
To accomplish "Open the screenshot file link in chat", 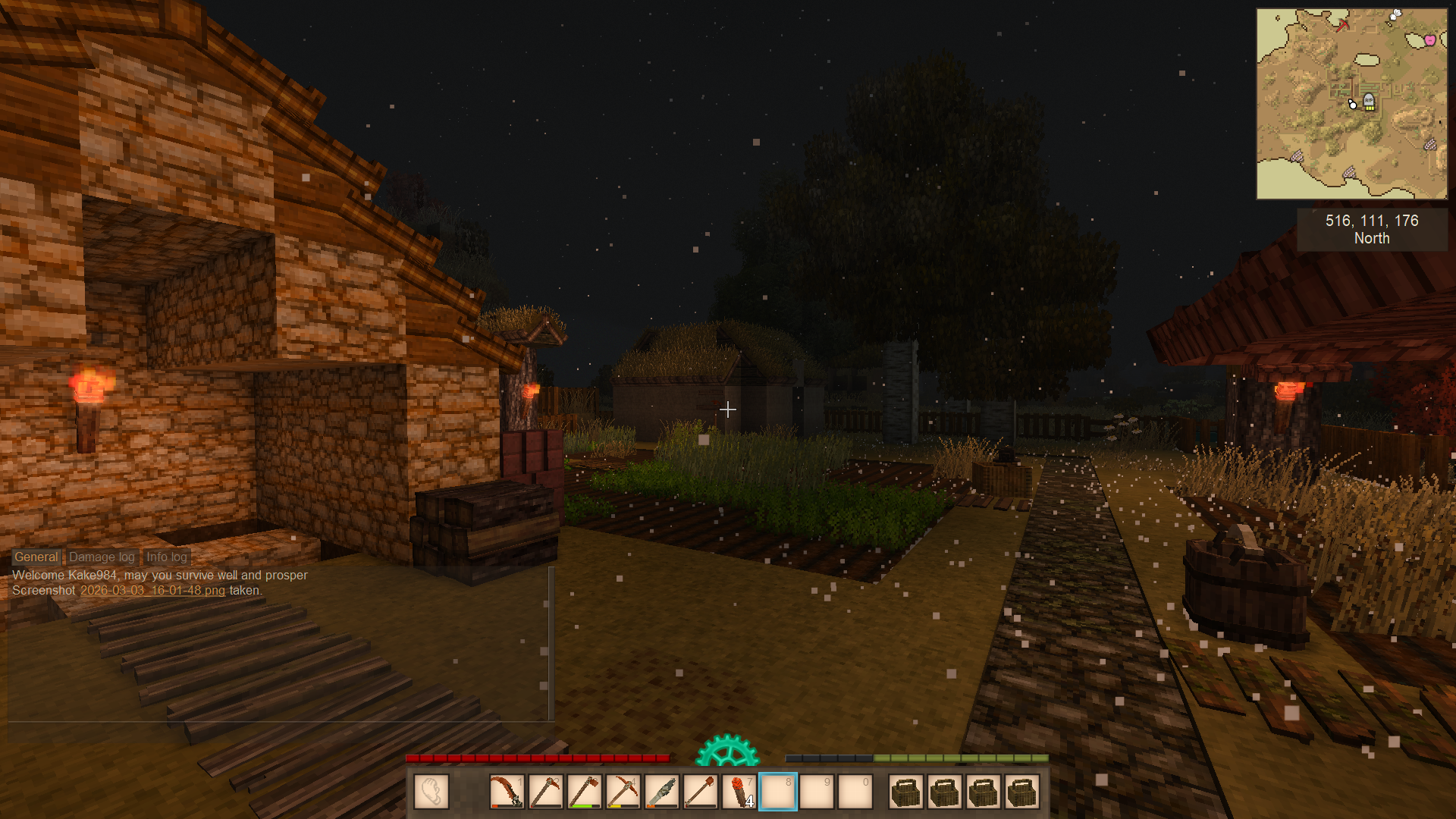I will (152, 590).
